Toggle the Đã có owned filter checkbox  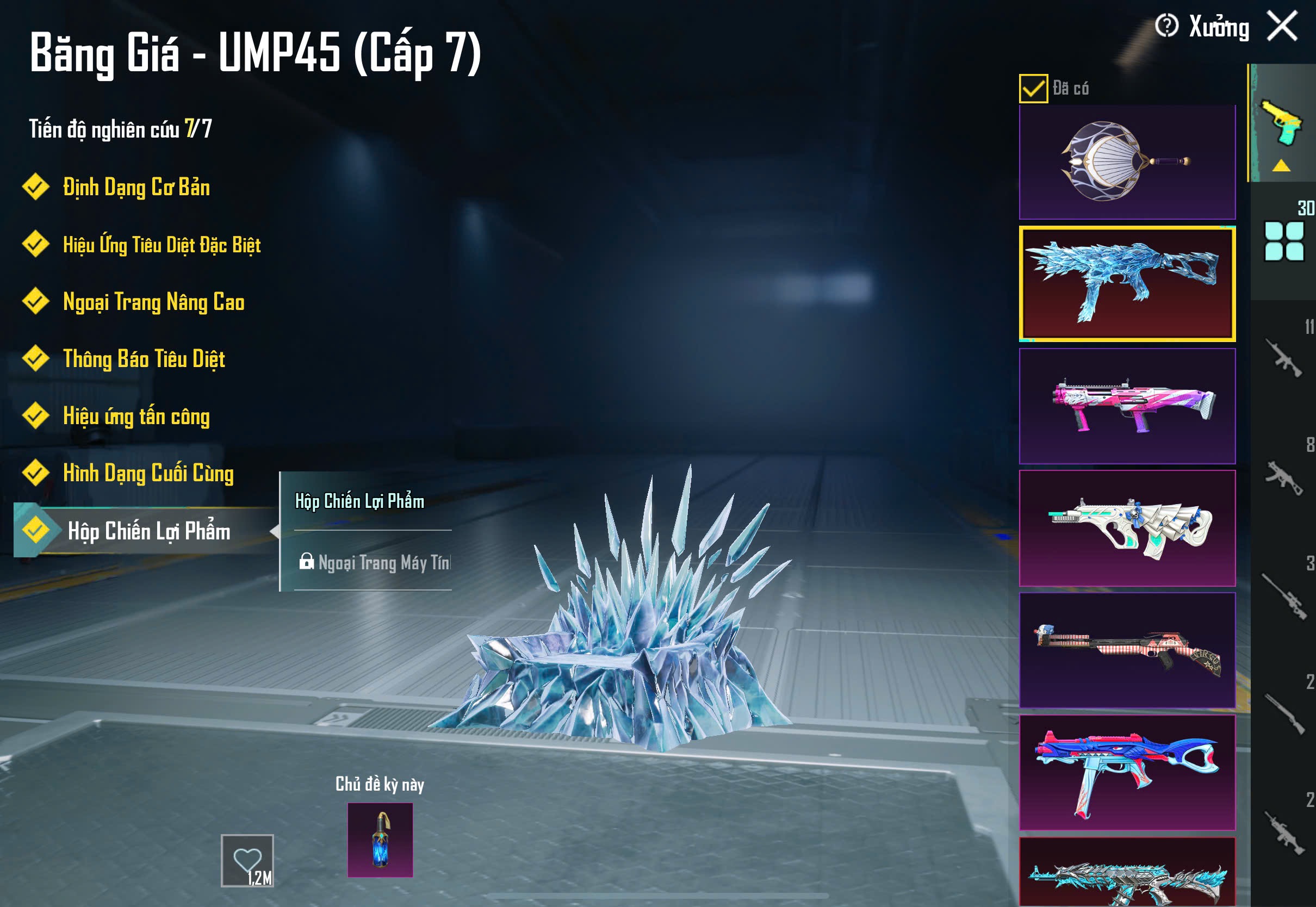(1033, 89)
